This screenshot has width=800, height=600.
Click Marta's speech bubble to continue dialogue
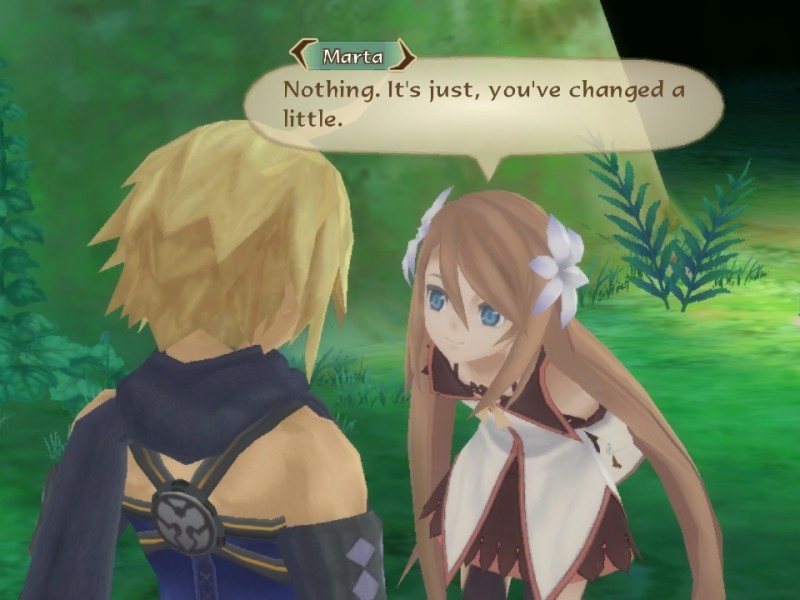pyautogui.click(x=483, y=104)
